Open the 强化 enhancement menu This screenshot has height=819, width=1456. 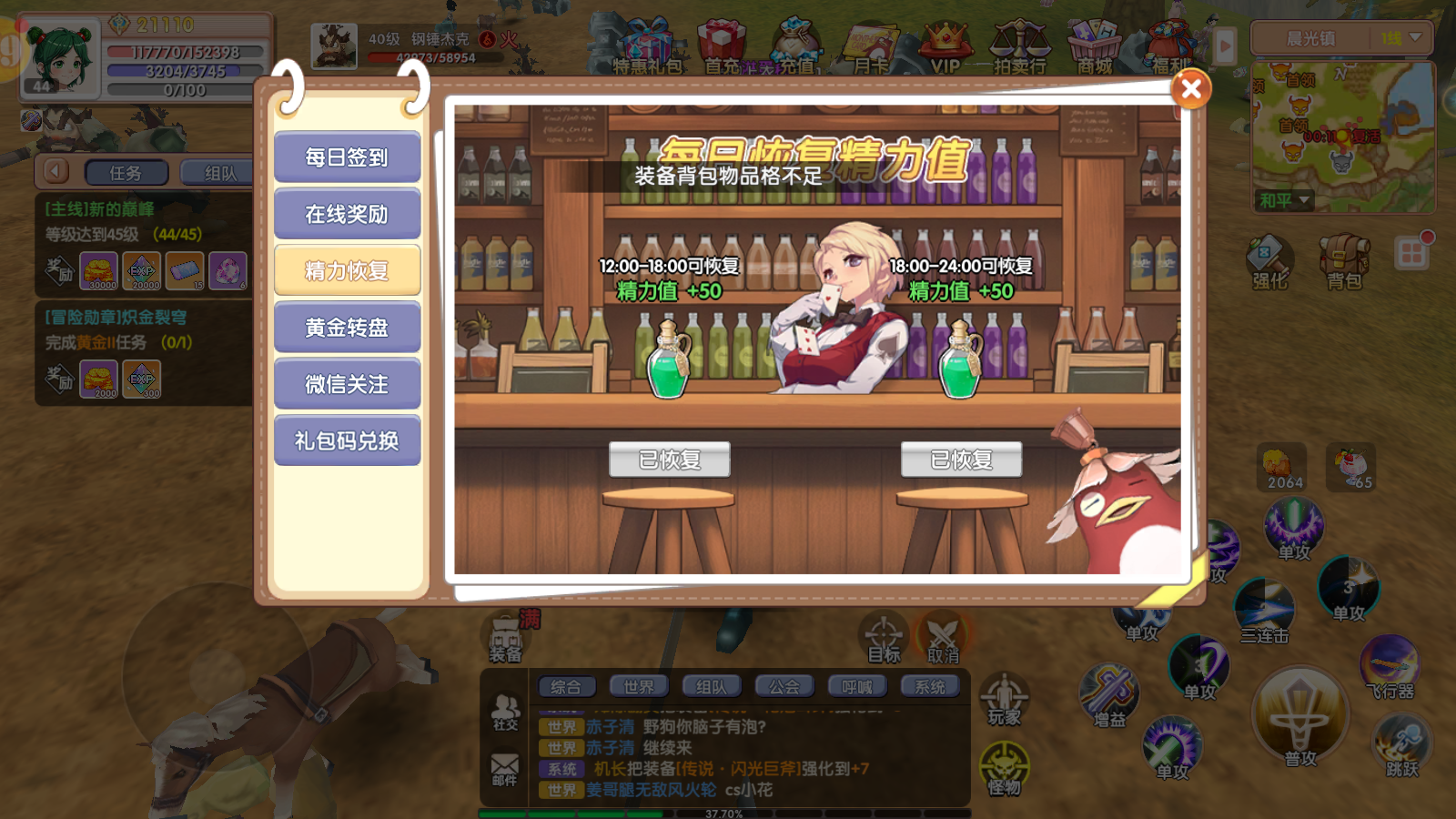pos(1269,261)
